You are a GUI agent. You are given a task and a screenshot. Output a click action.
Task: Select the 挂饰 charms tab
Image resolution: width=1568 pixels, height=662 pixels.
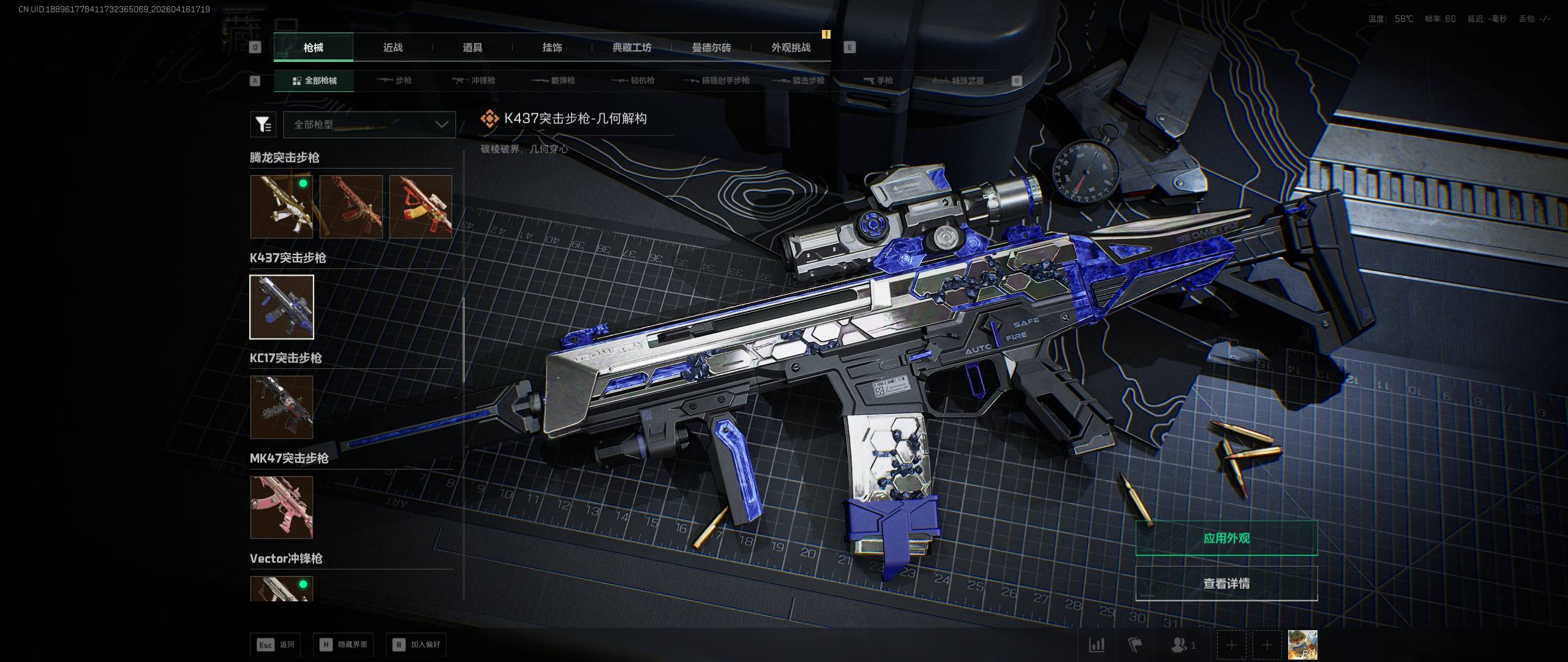pos(552,48)
